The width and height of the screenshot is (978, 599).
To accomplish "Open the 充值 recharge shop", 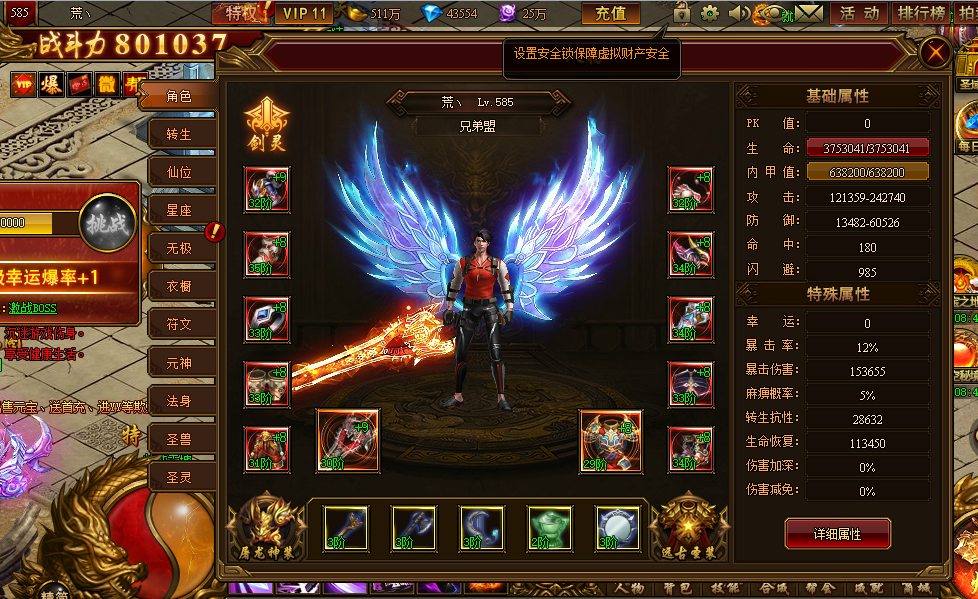I will point(610,14).
